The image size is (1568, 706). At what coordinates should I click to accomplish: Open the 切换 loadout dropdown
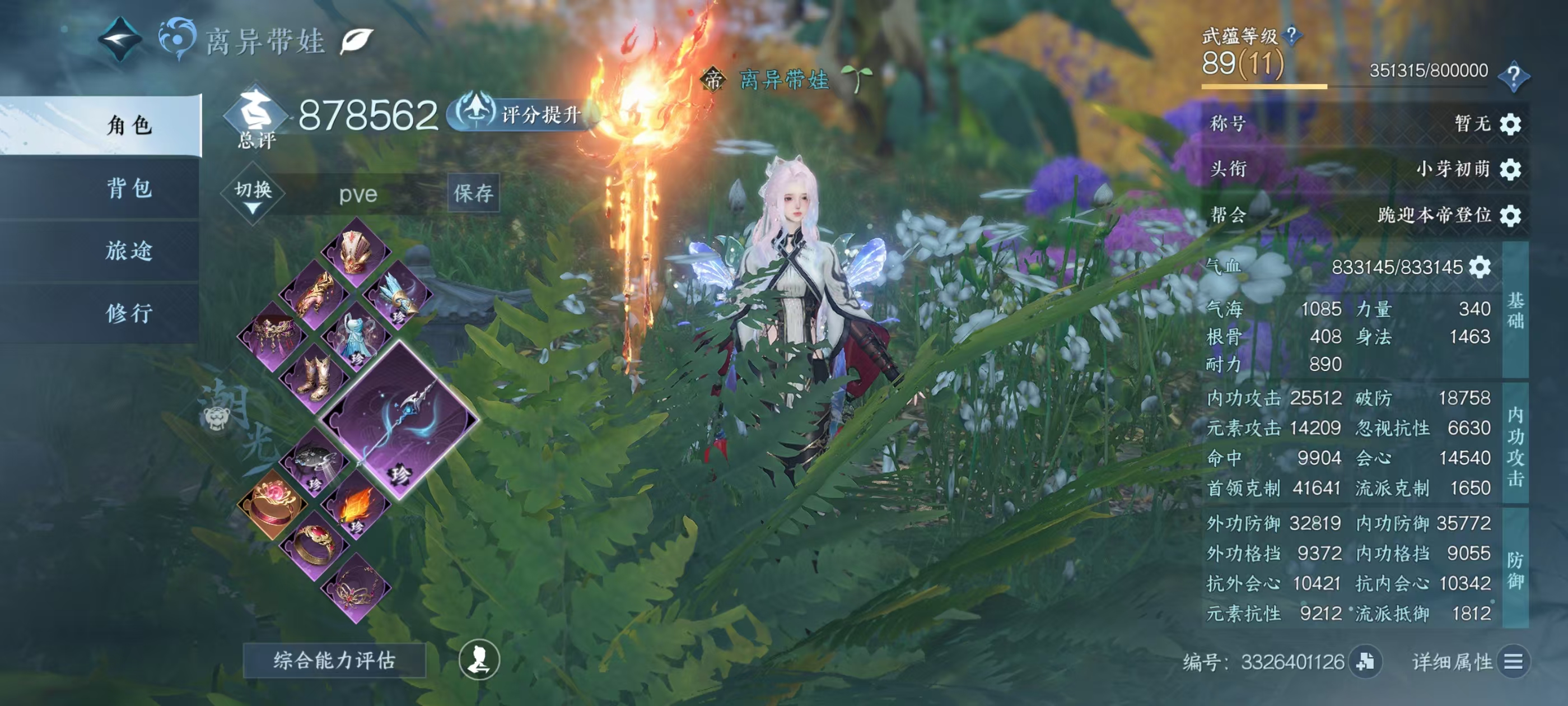click(253, 194)
